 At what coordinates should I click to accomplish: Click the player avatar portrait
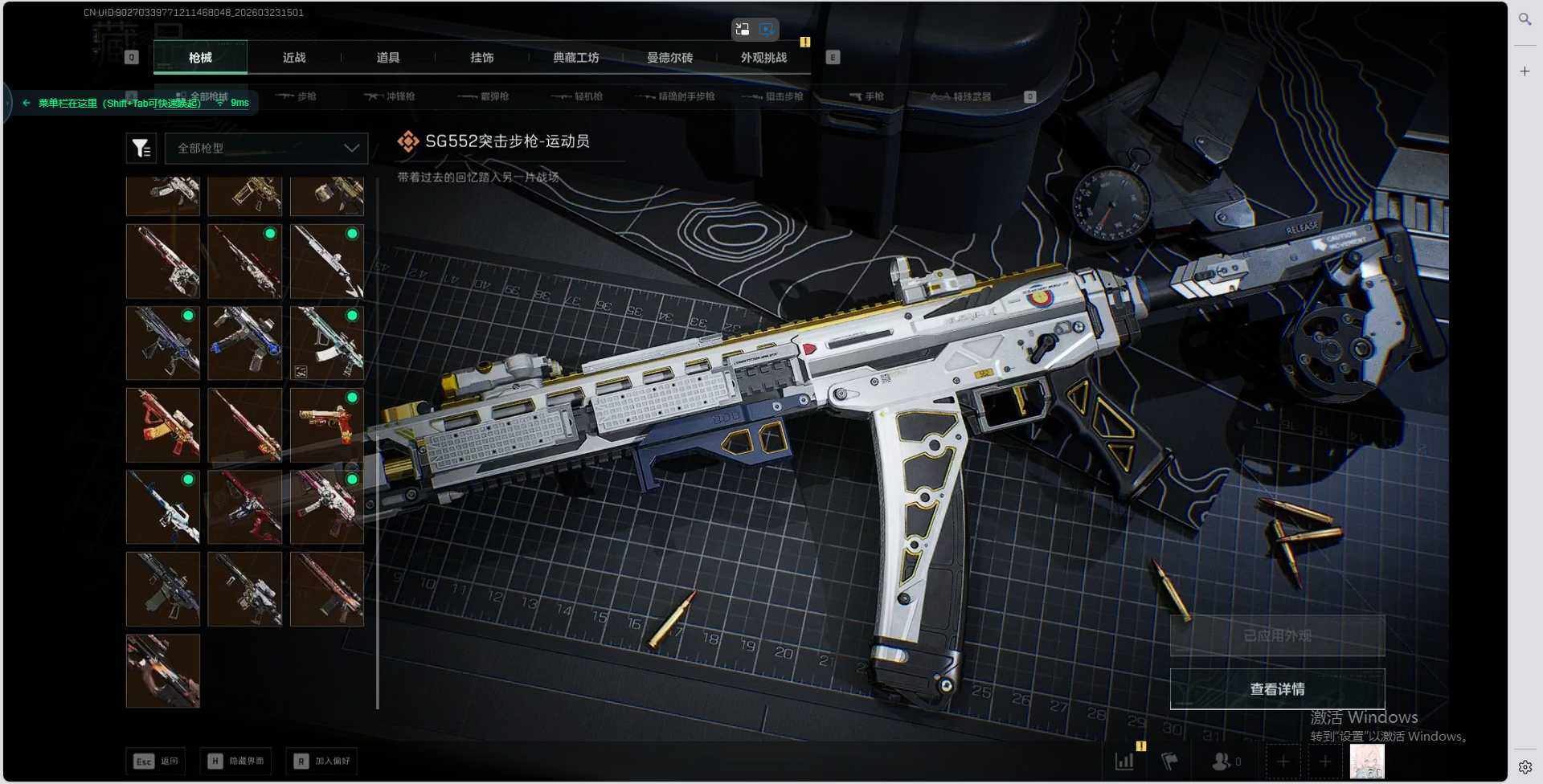(x=1366, y=761)
